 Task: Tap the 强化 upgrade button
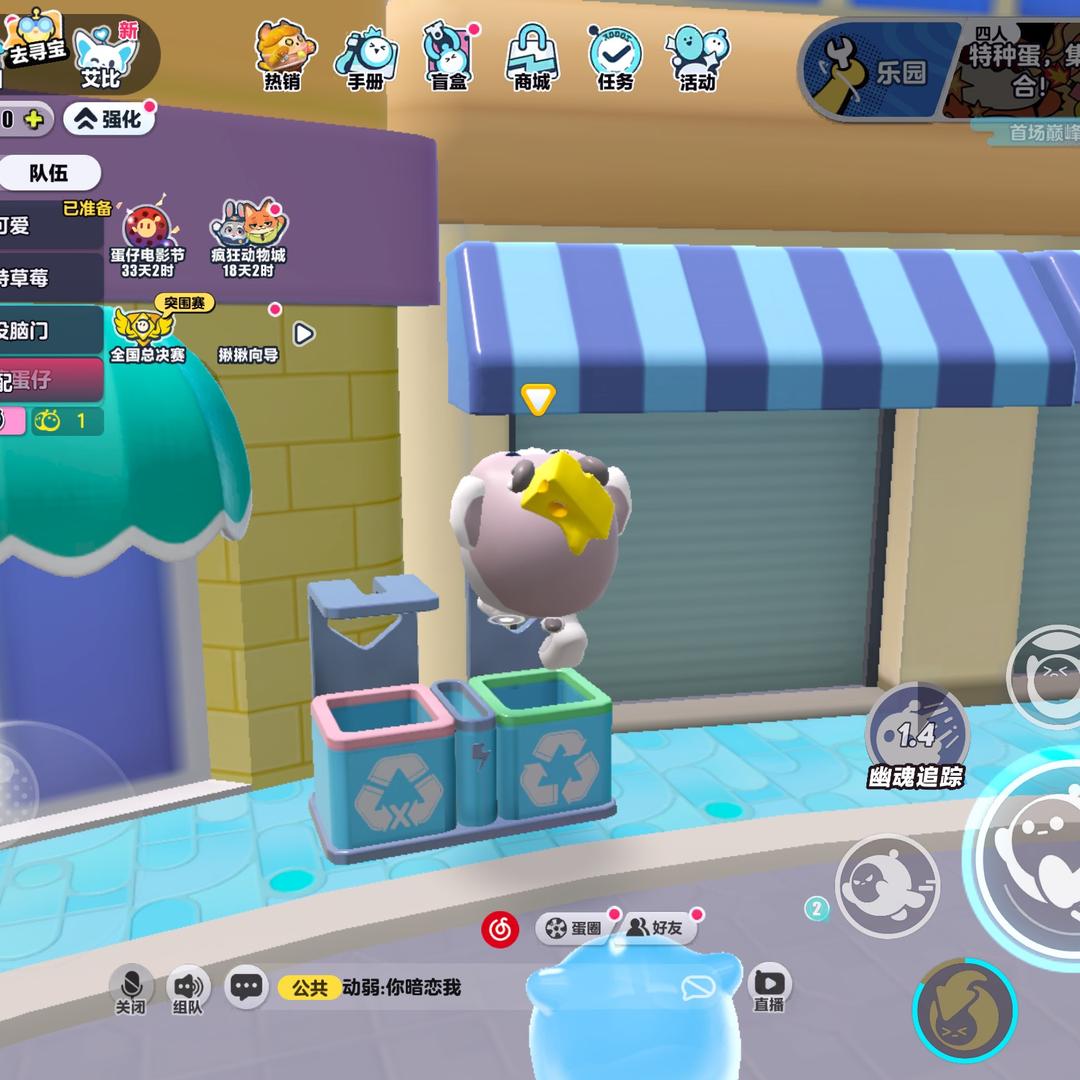coord(110,120)
